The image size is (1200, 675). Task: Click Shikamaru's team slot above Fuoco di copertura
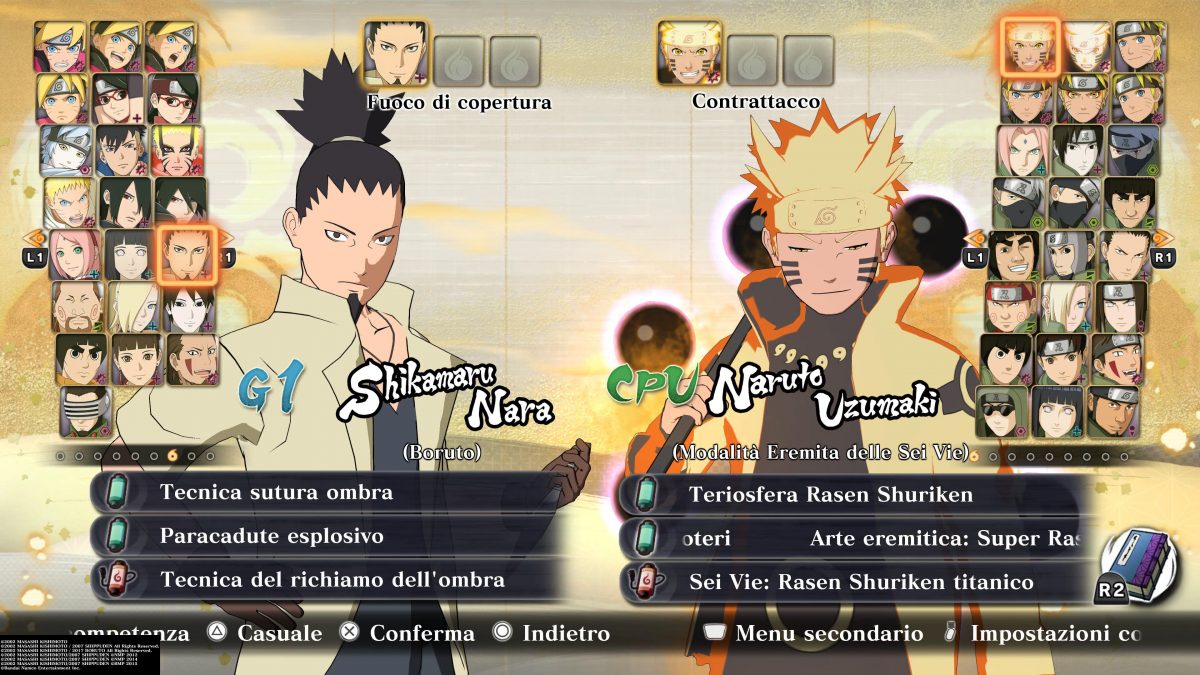(x=395, y=54)
